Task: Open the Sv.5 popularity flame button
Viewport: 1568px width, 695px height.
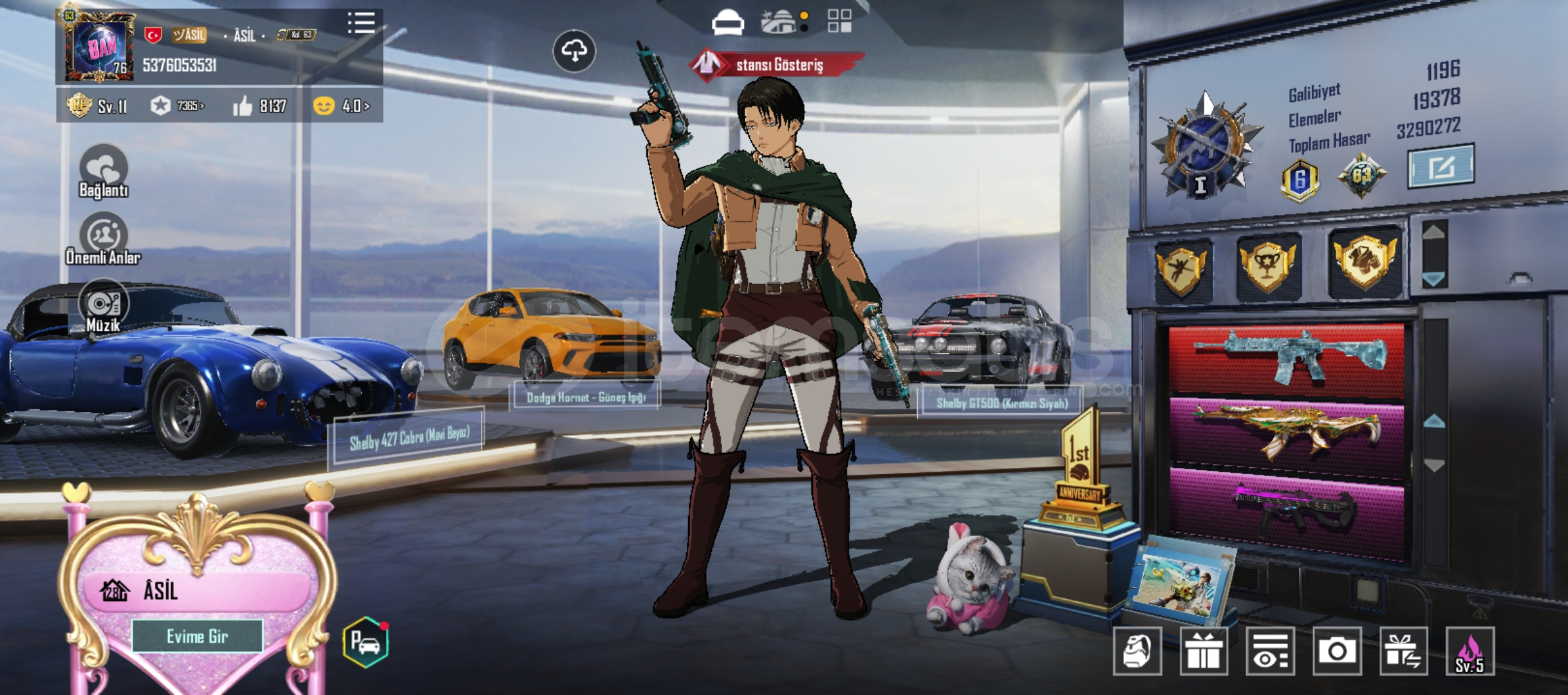Action: (x=1470, y=651)
